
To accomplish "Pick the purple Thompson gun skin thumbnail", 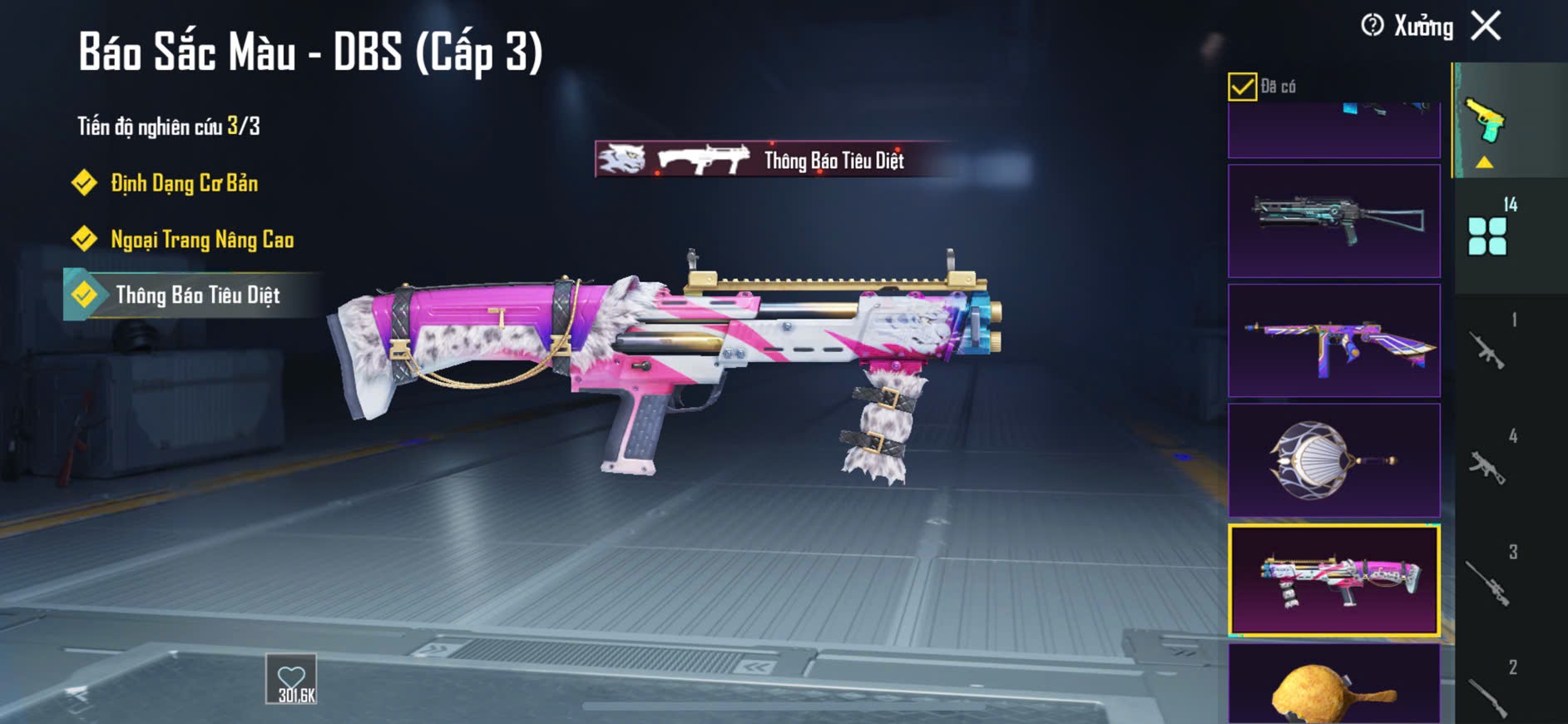I will point(1333,340).
